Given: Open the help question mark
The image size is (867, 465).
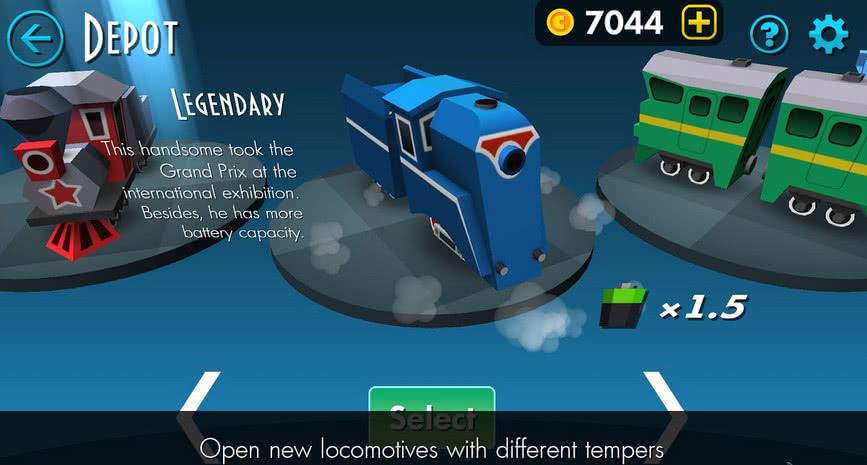Looking at the screenshot, I should (x=769, y=36).
